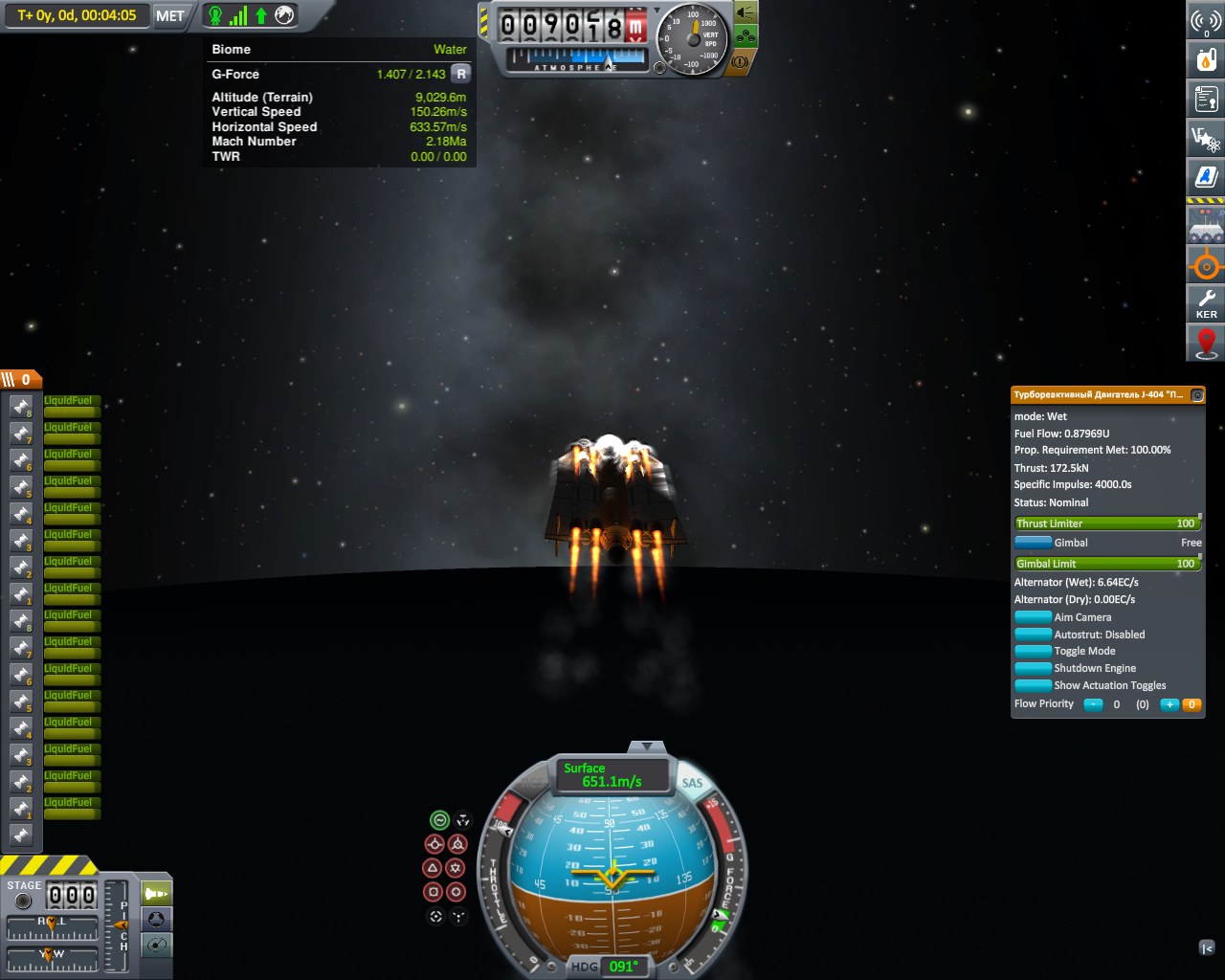Toggle the engine mode with Toggle Mode
The image size is (1225, 980).
[1034, 651]
